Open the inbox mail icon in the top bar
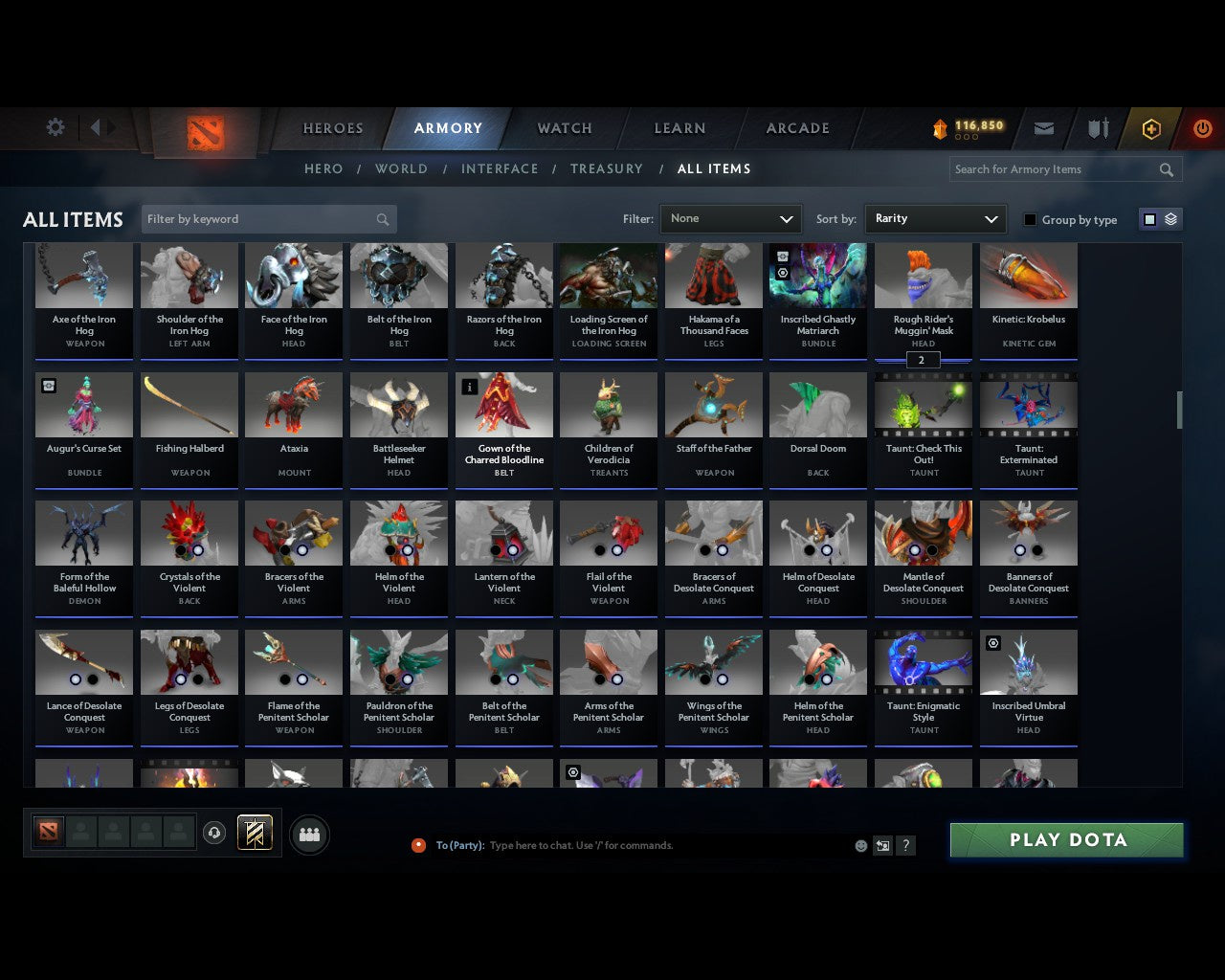The width and height of the screenshot is (1225, 980). [x=1044, y=128]
